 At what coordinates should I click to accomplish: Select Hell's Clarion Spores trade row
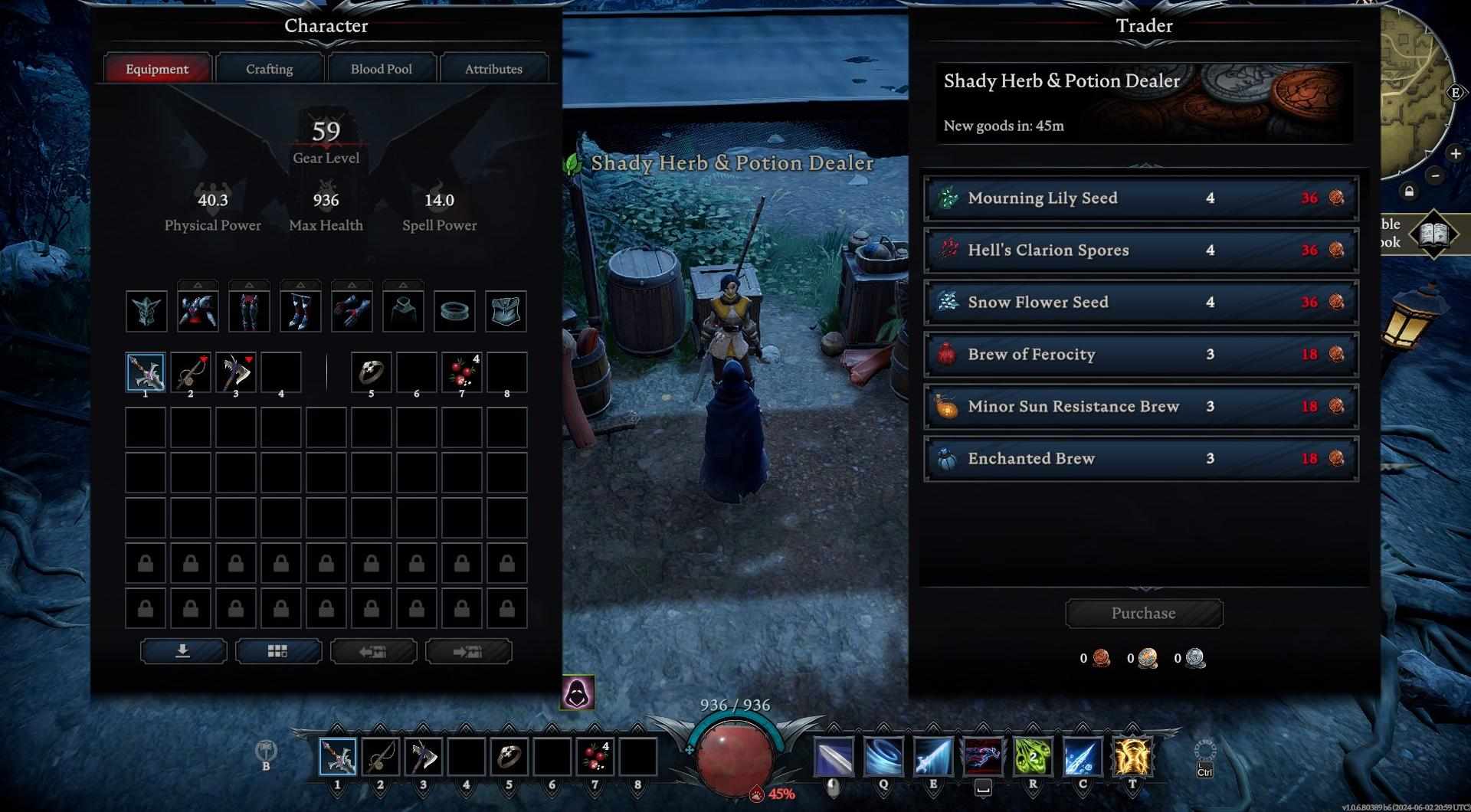pos(1141,250)
